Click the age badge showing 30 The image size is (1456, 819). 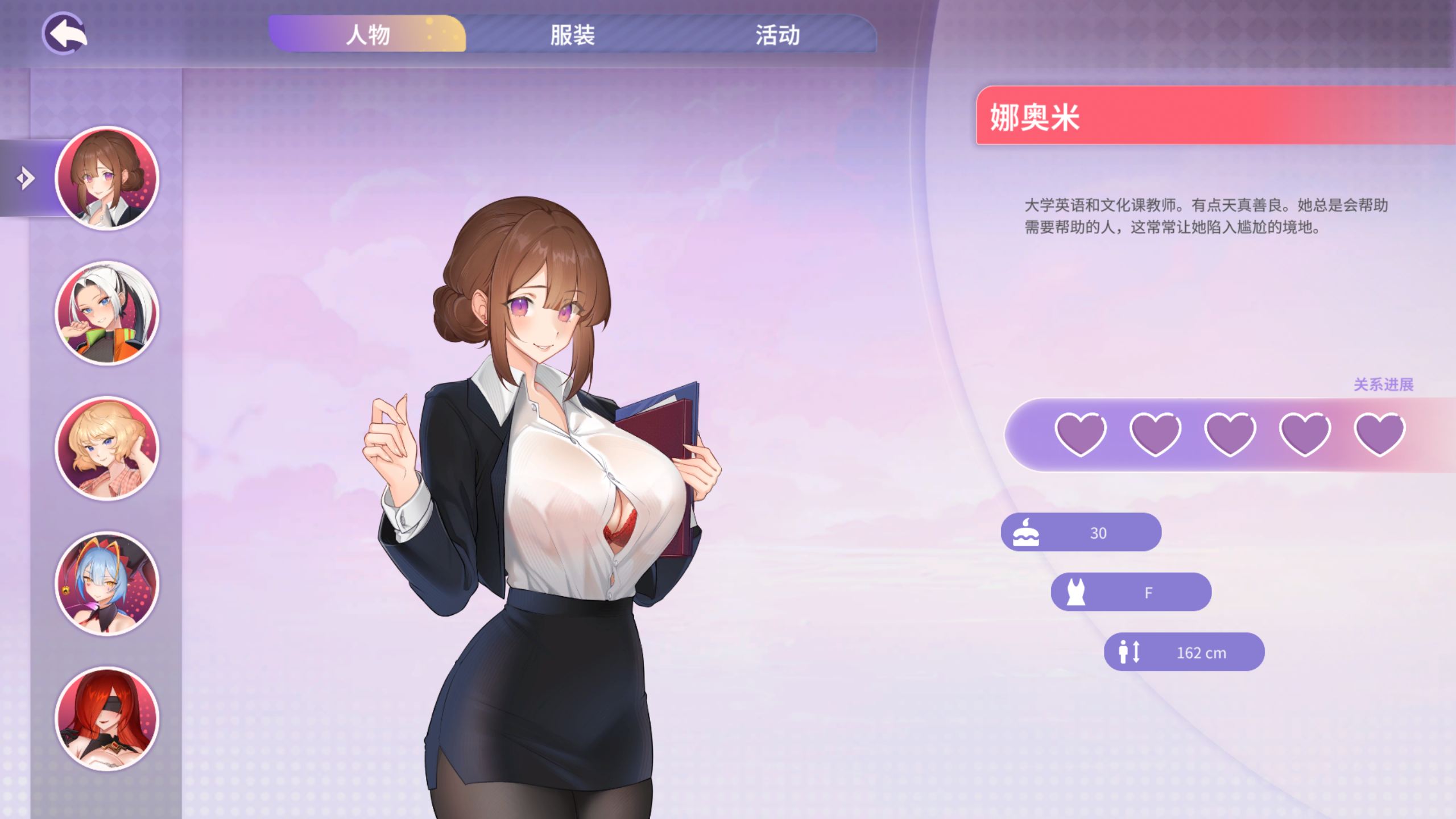pos(1081,531)
